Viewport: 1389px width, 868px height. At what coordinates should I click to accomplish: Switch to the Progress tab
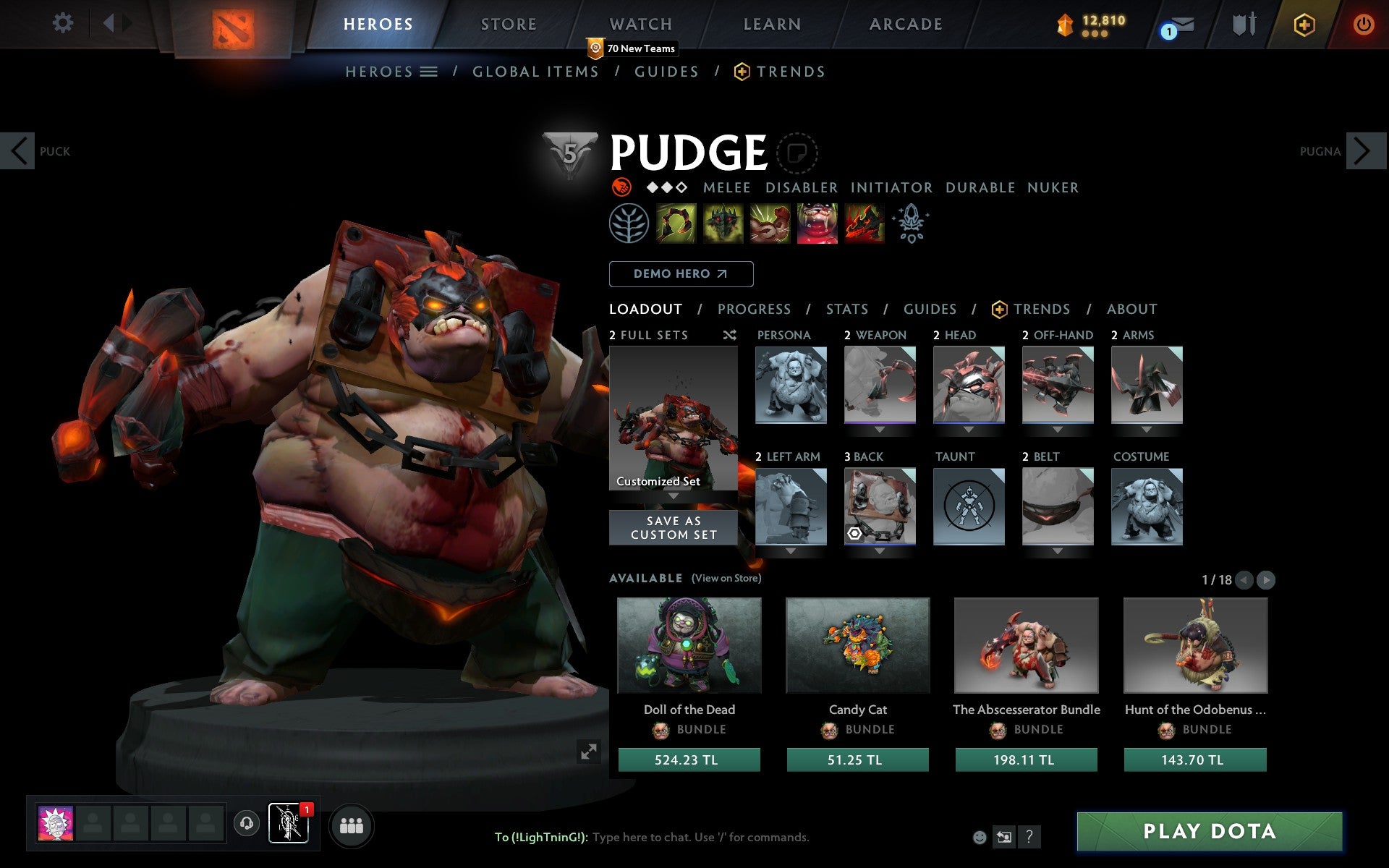coord(754,309)
